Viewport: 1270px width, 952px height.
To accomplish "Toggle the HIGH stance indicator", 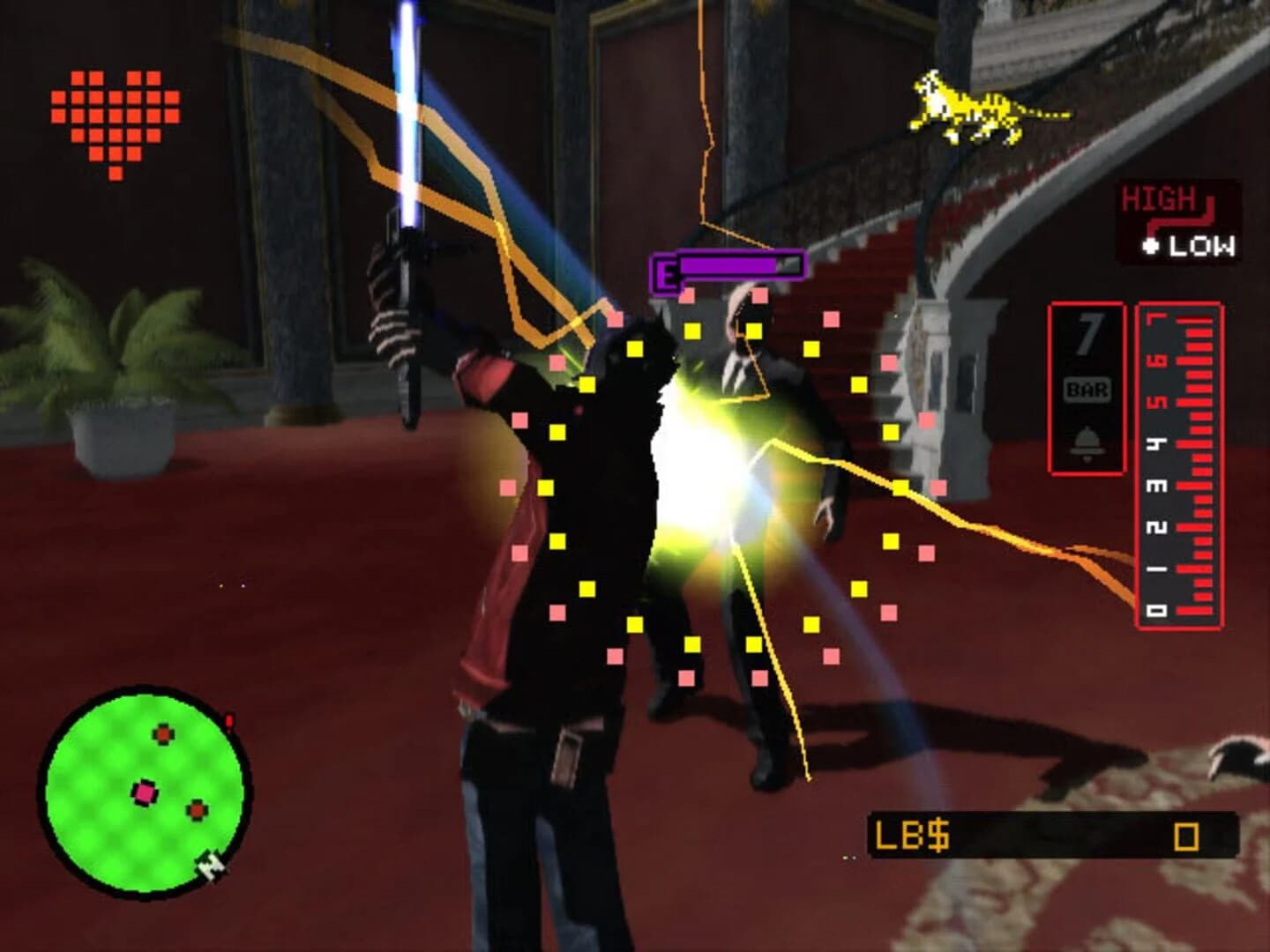I will [x=1160, y=197].
